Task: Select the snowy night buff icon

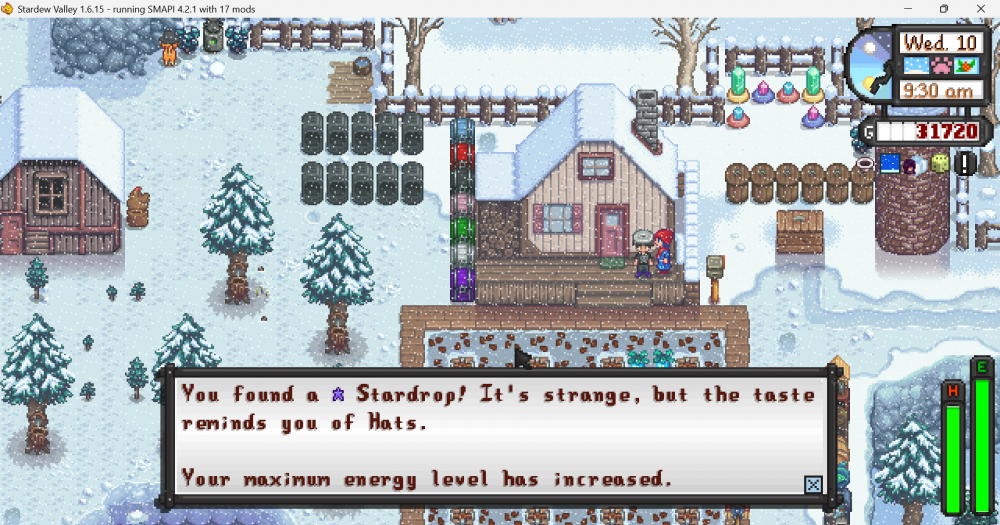Action: point(890,163)
